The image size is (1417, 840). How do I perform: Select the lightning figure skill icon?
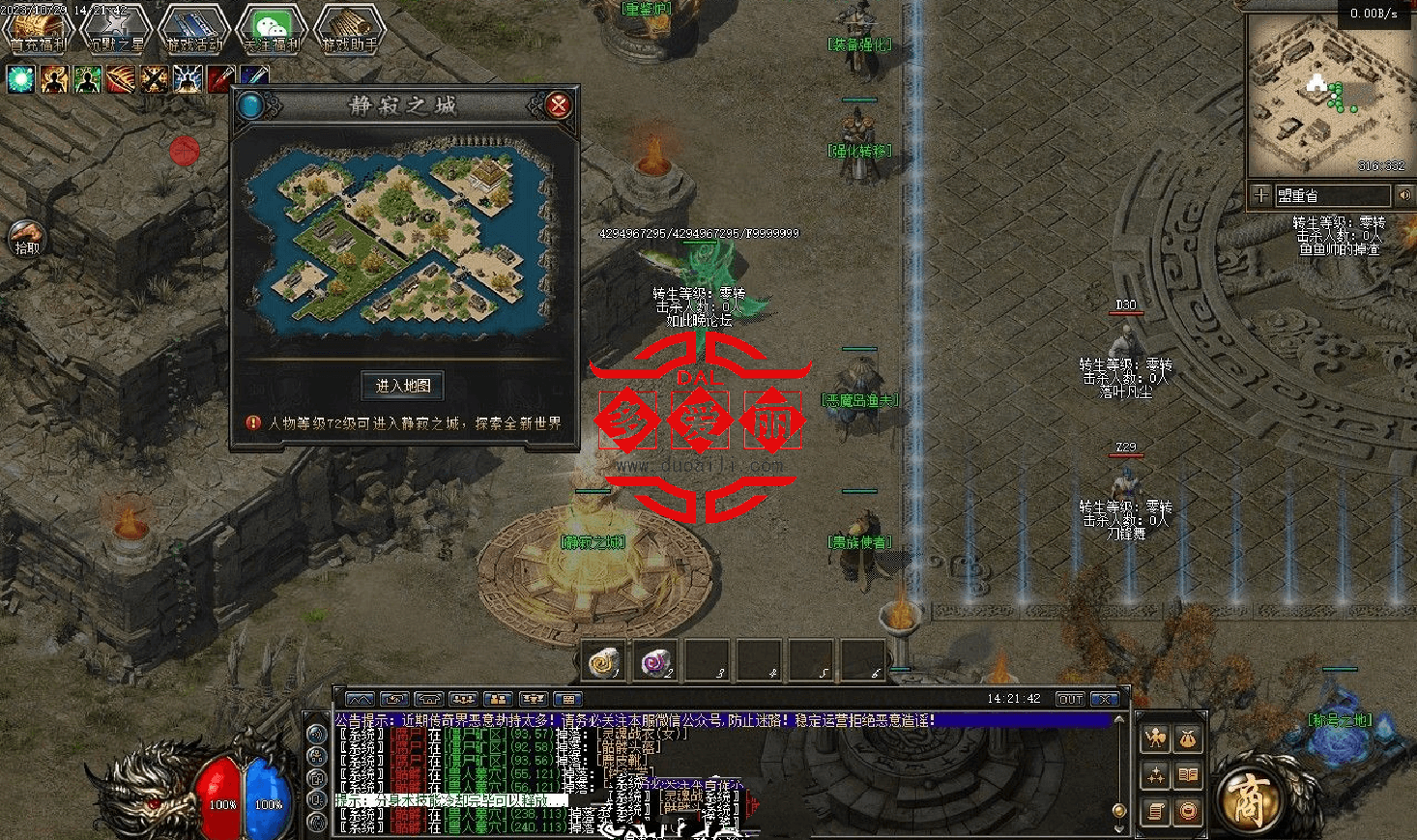pyautogui.click(x=187, y=79)
